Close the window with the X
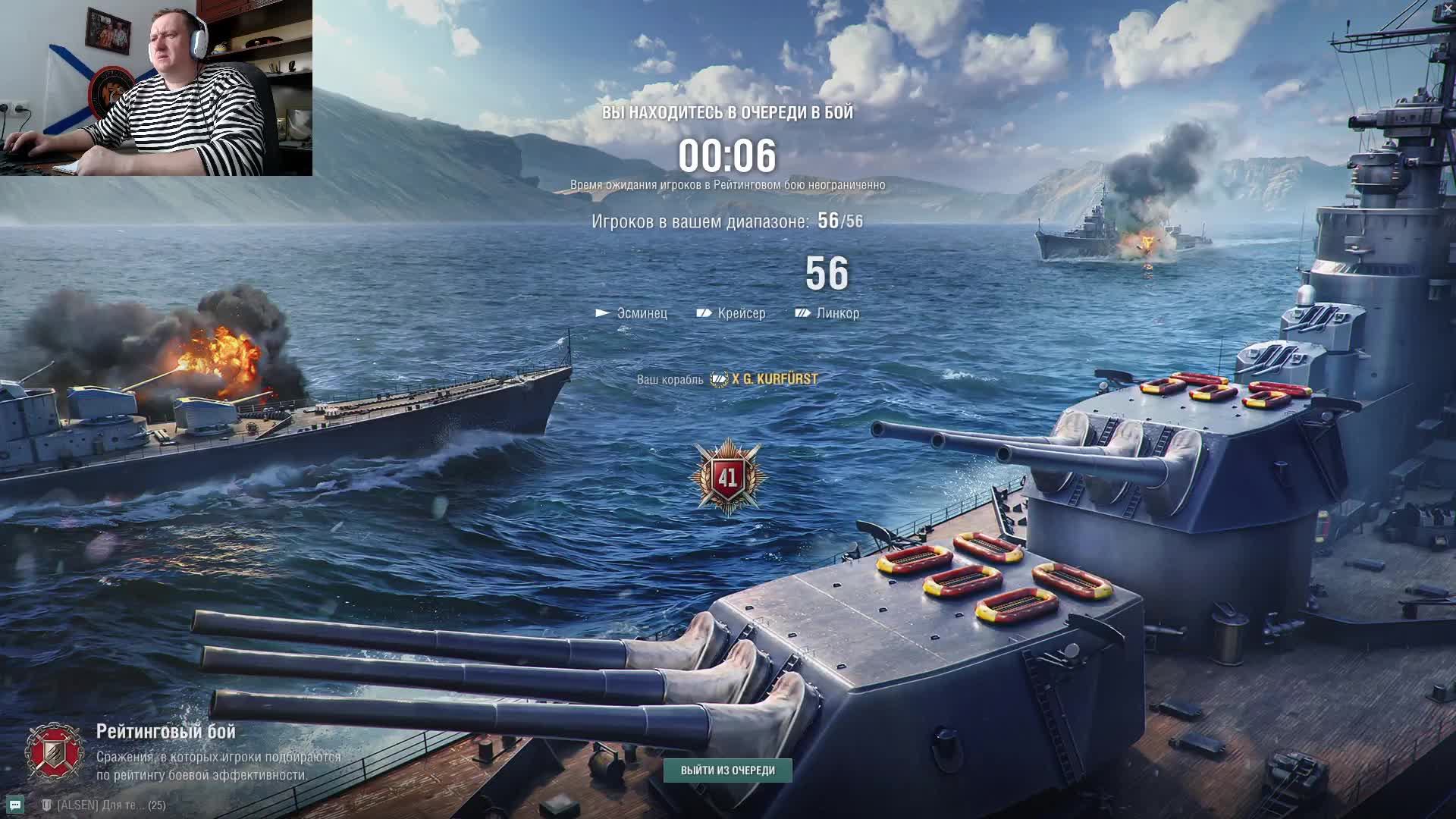 [x=1448, y=8]
